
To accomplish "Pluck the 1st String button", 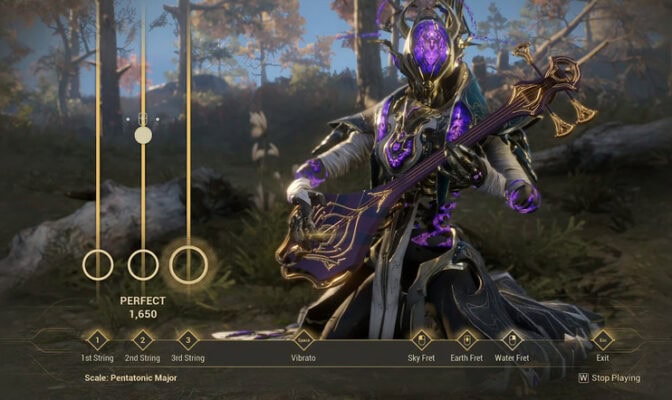I will [97, 340].
